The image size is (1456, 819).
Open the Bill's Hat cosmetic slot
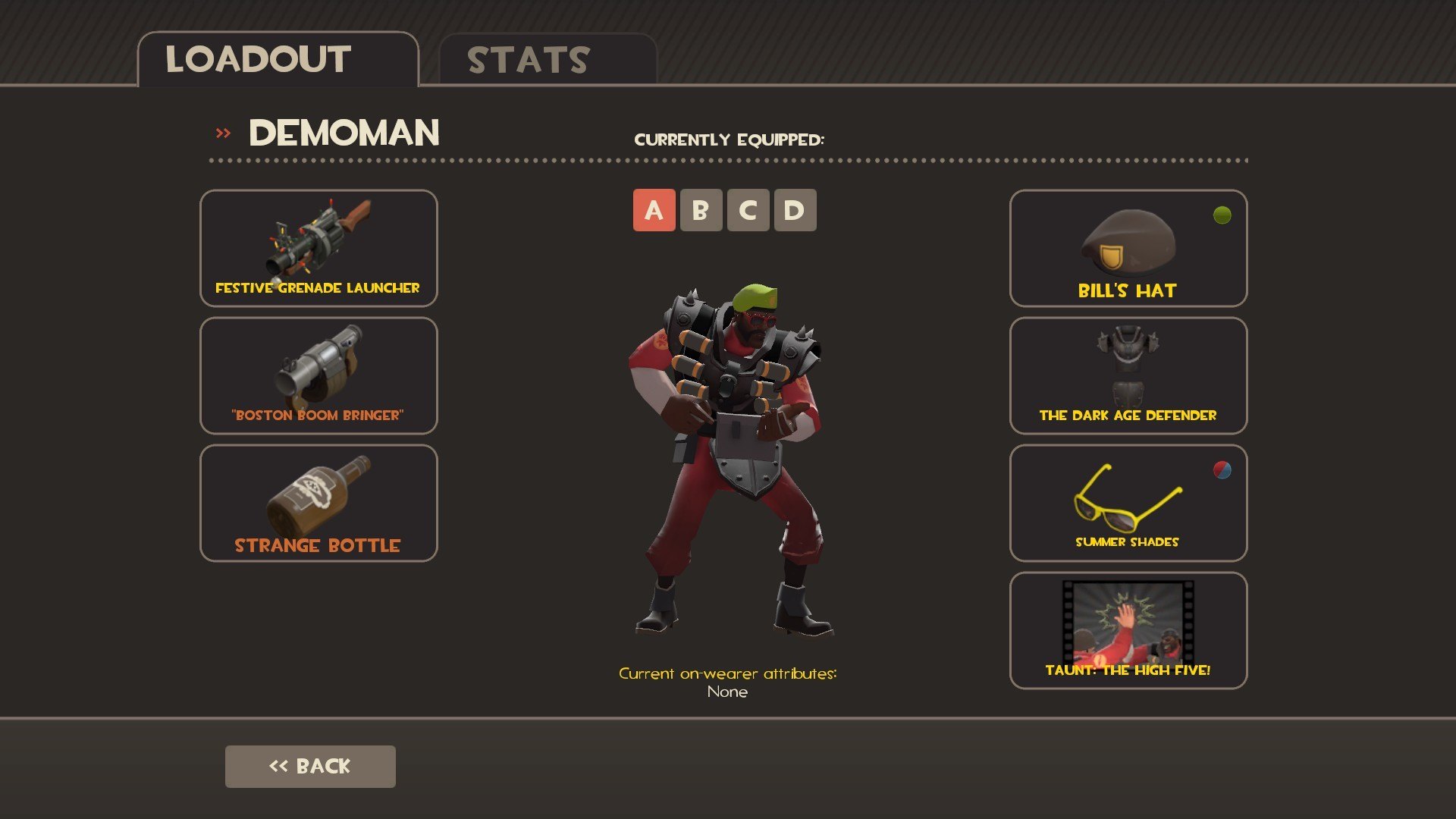coord(1128,248)
